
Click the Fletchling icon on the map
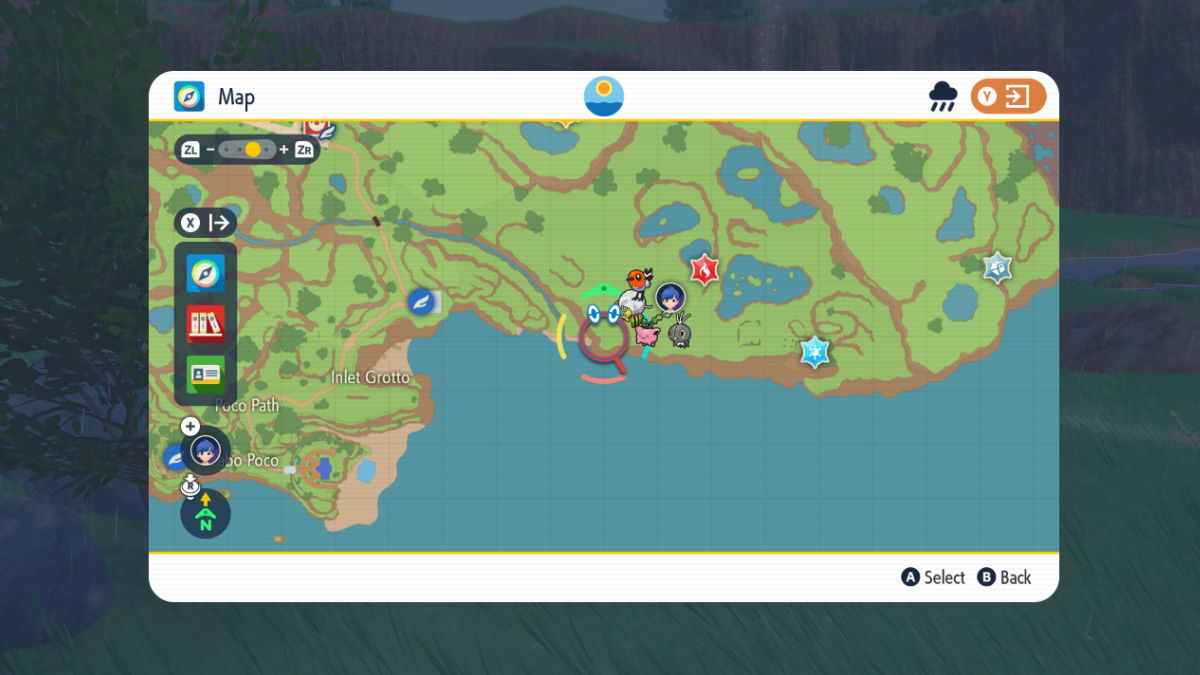pyautogui.click(x=639, y=279)
